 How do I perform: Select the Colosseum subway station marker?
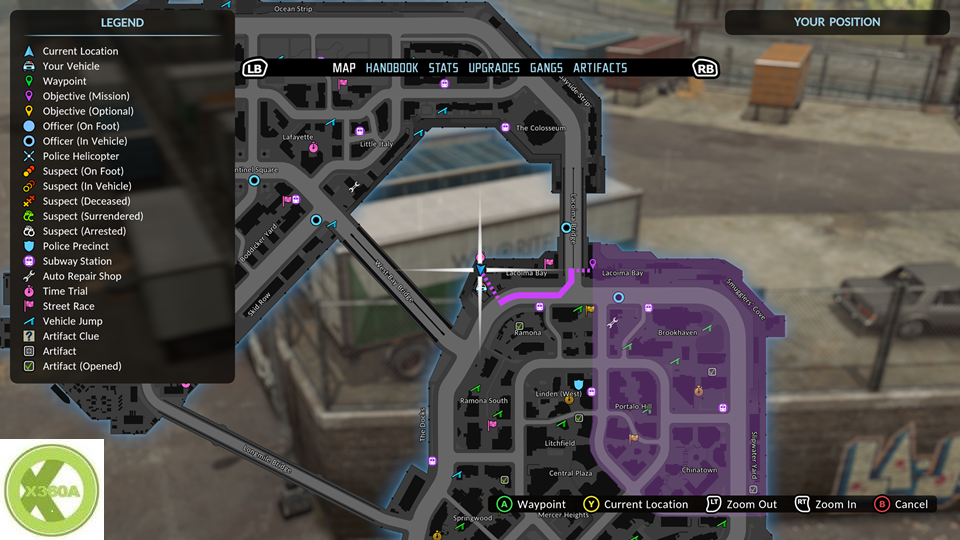click(506, 128)
